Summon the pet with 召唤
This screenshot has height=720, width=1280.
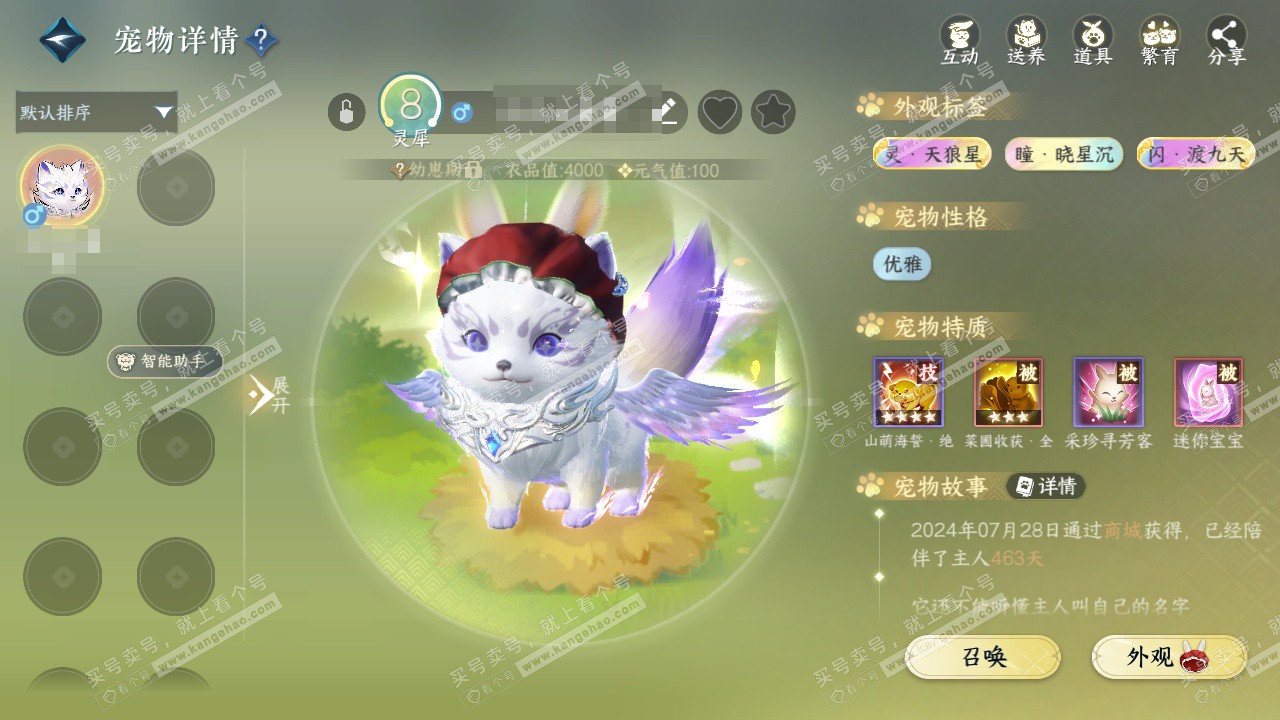983,657
